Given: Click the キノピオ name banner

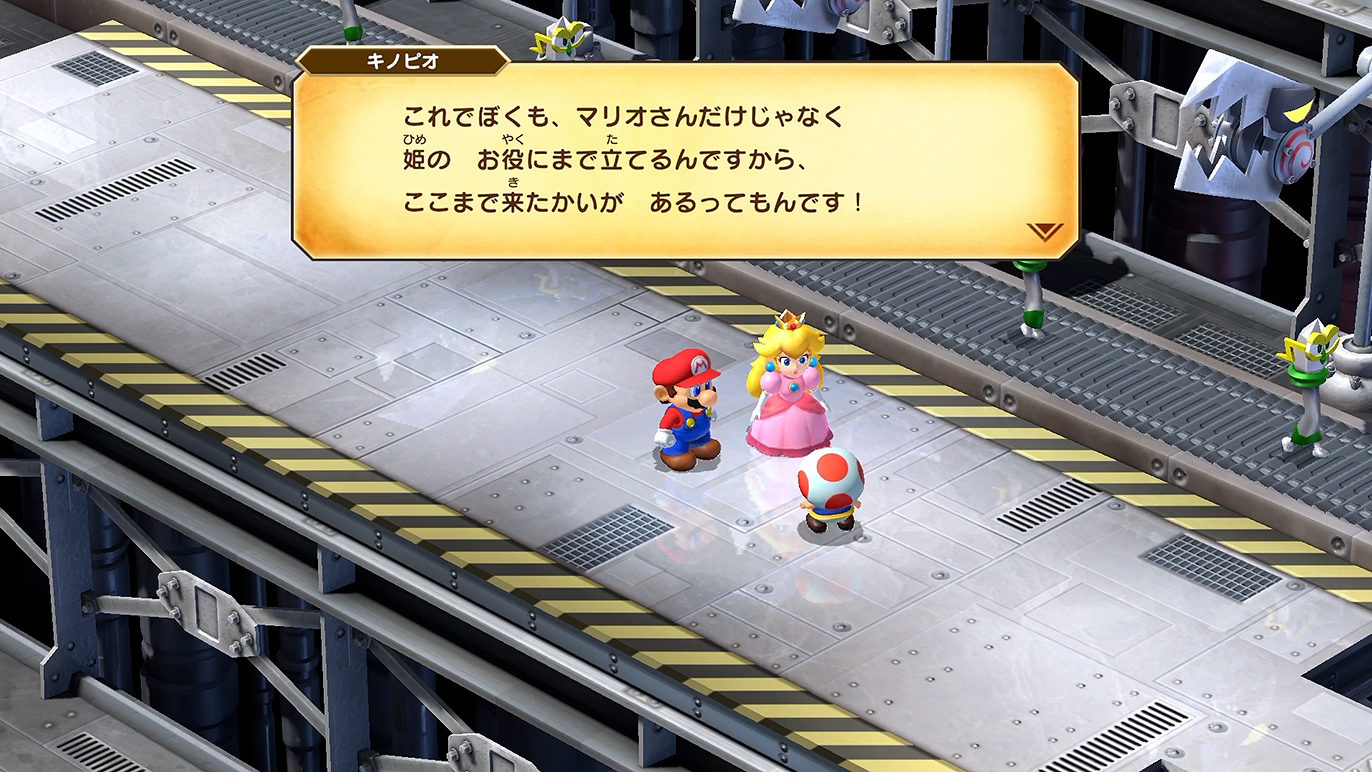Looking at the screenshot, I should (392, 60).
